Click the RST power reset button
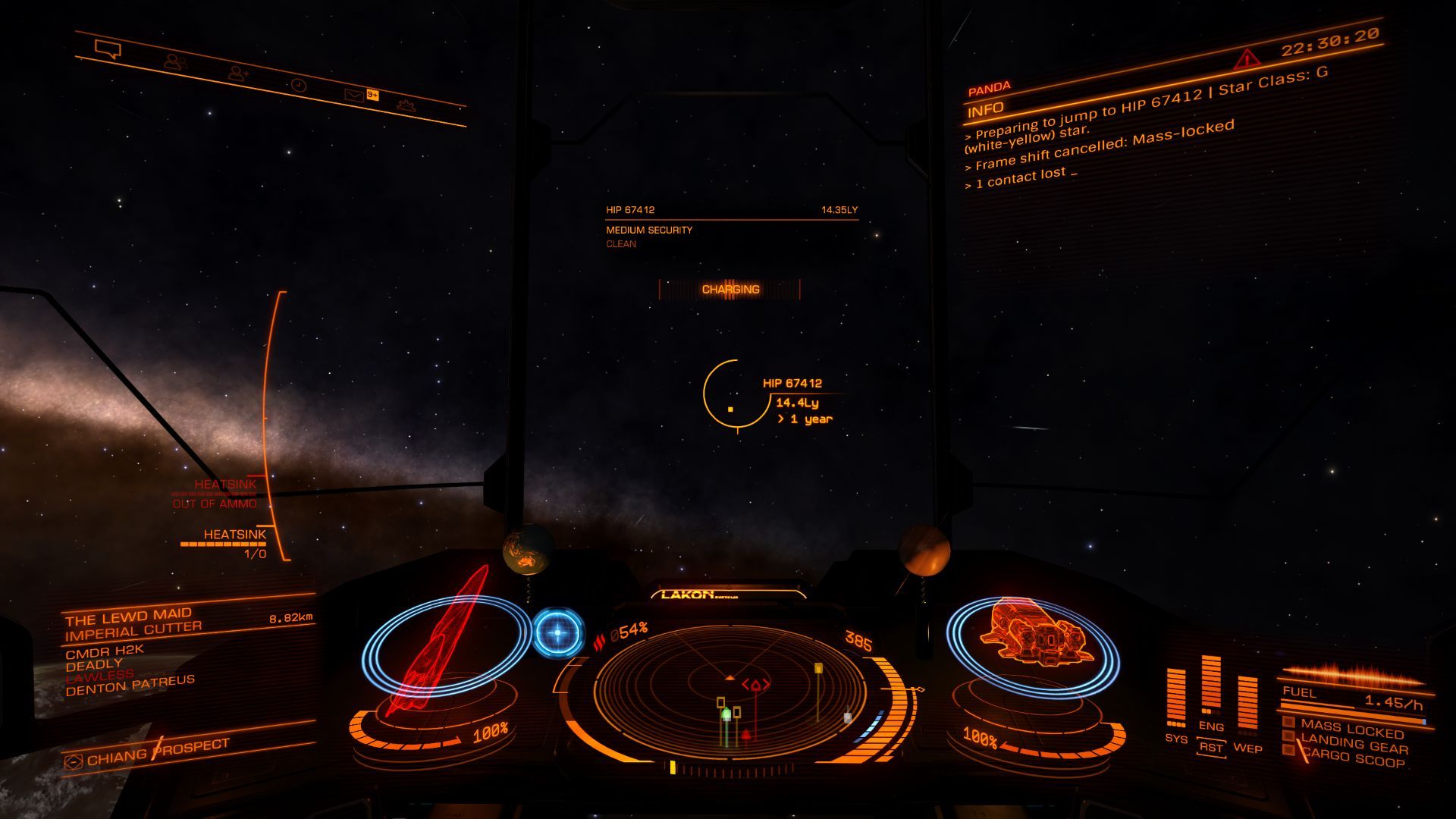 [x=1211, y=748]
